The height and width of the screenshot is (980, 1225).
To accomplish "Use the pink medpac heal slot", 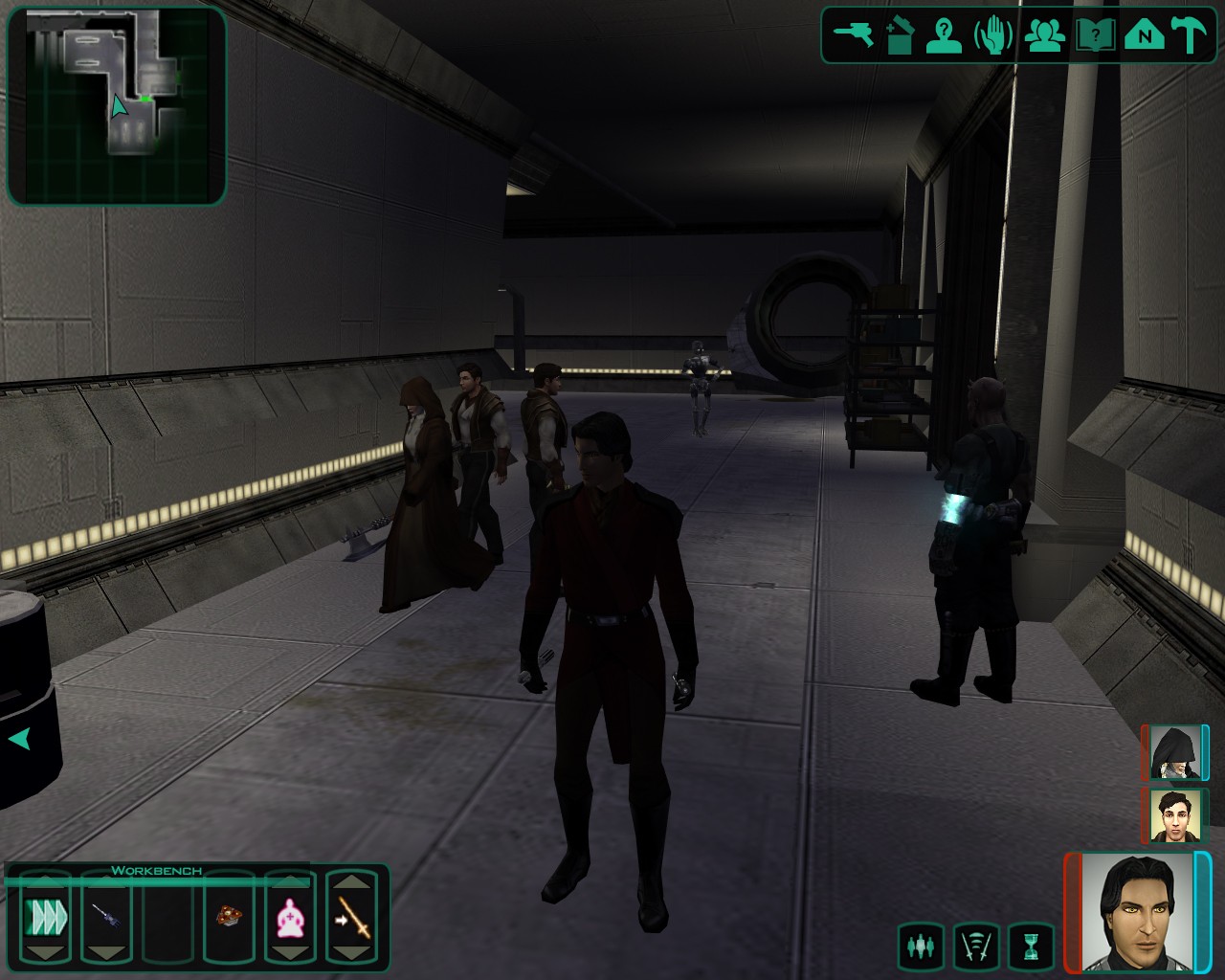I will (289, 918).
